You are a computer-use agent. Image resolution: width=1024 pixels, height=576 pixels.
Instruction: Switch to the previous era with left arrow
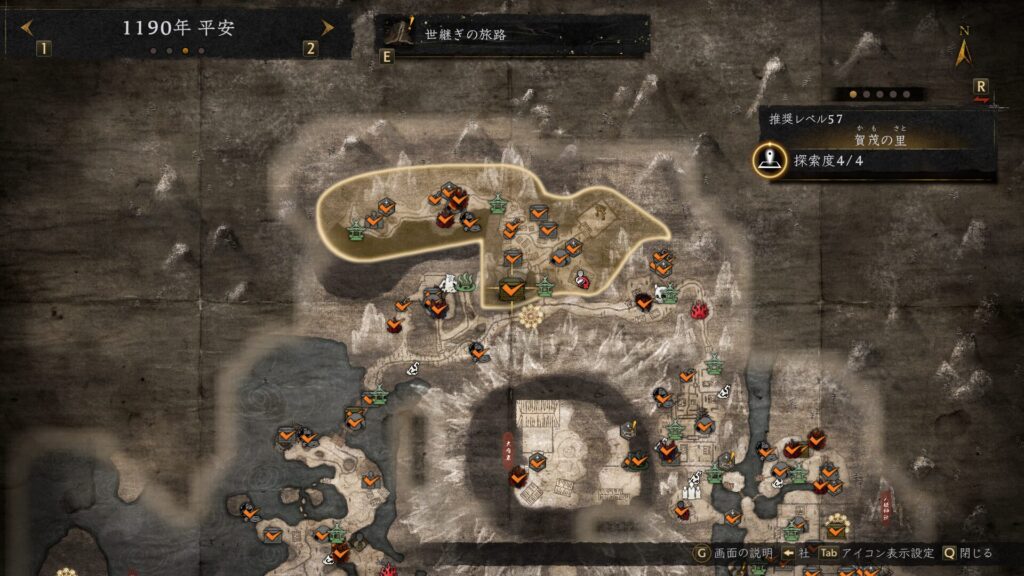point(27,28)
